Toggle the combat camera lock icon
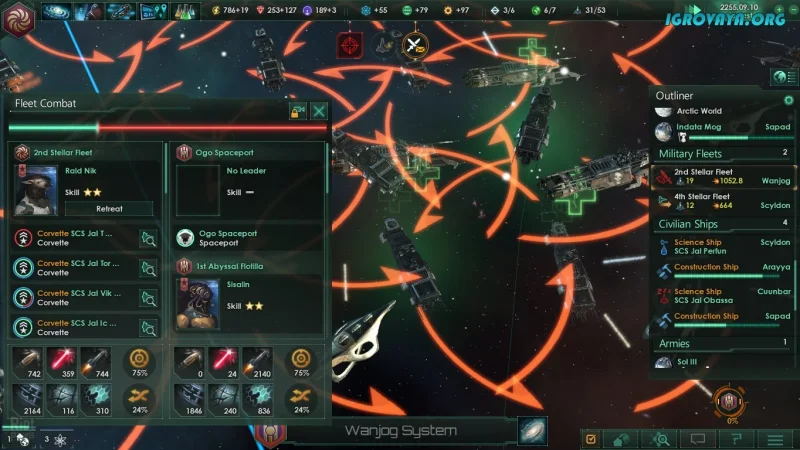Image resolution: width=800 pixels, height=450 pixels. (297, 111)
